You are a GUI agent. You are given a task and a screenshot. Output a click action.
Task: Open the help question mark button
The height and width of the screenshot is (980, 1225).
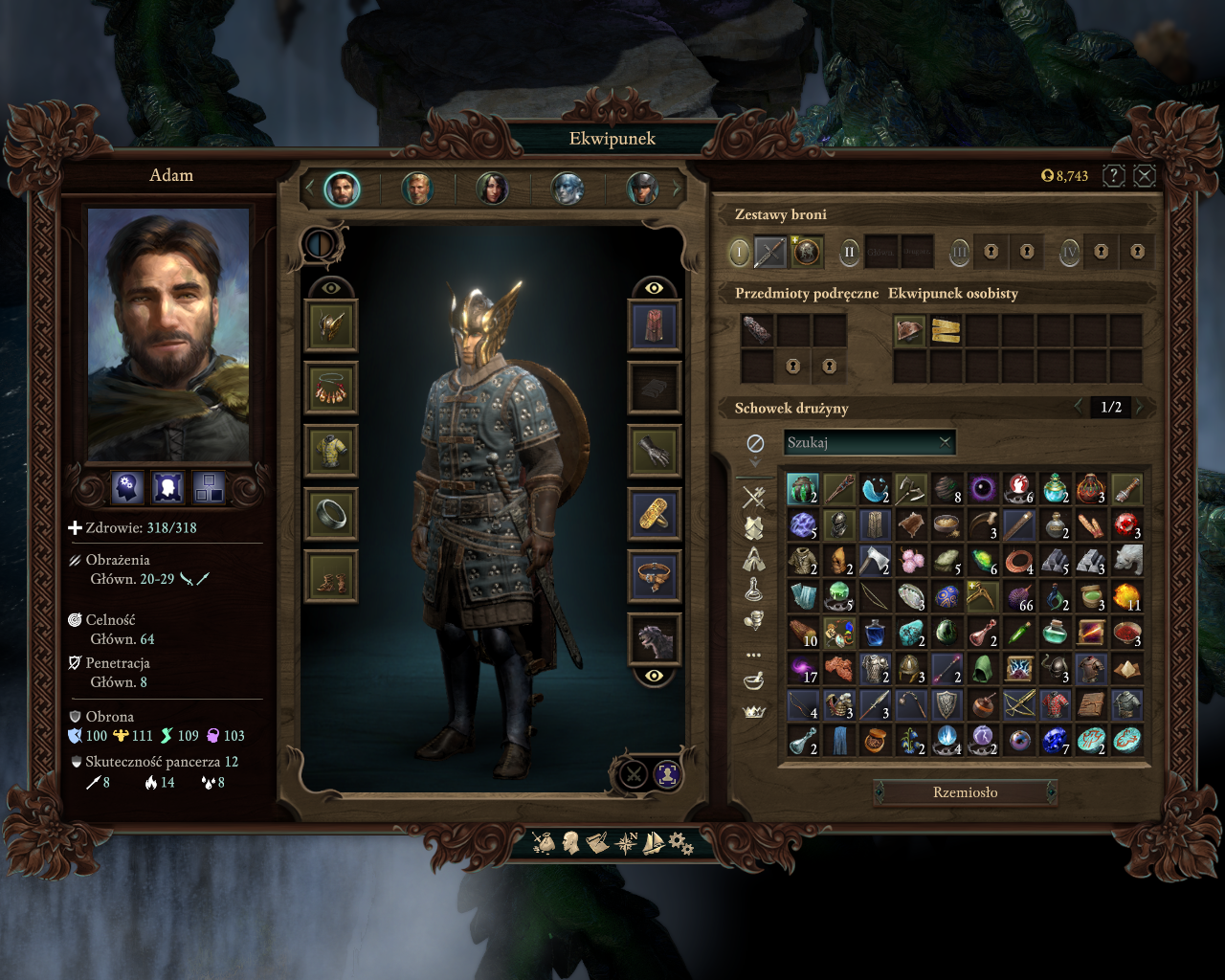pyautogui.click(x=1113, y=175)
